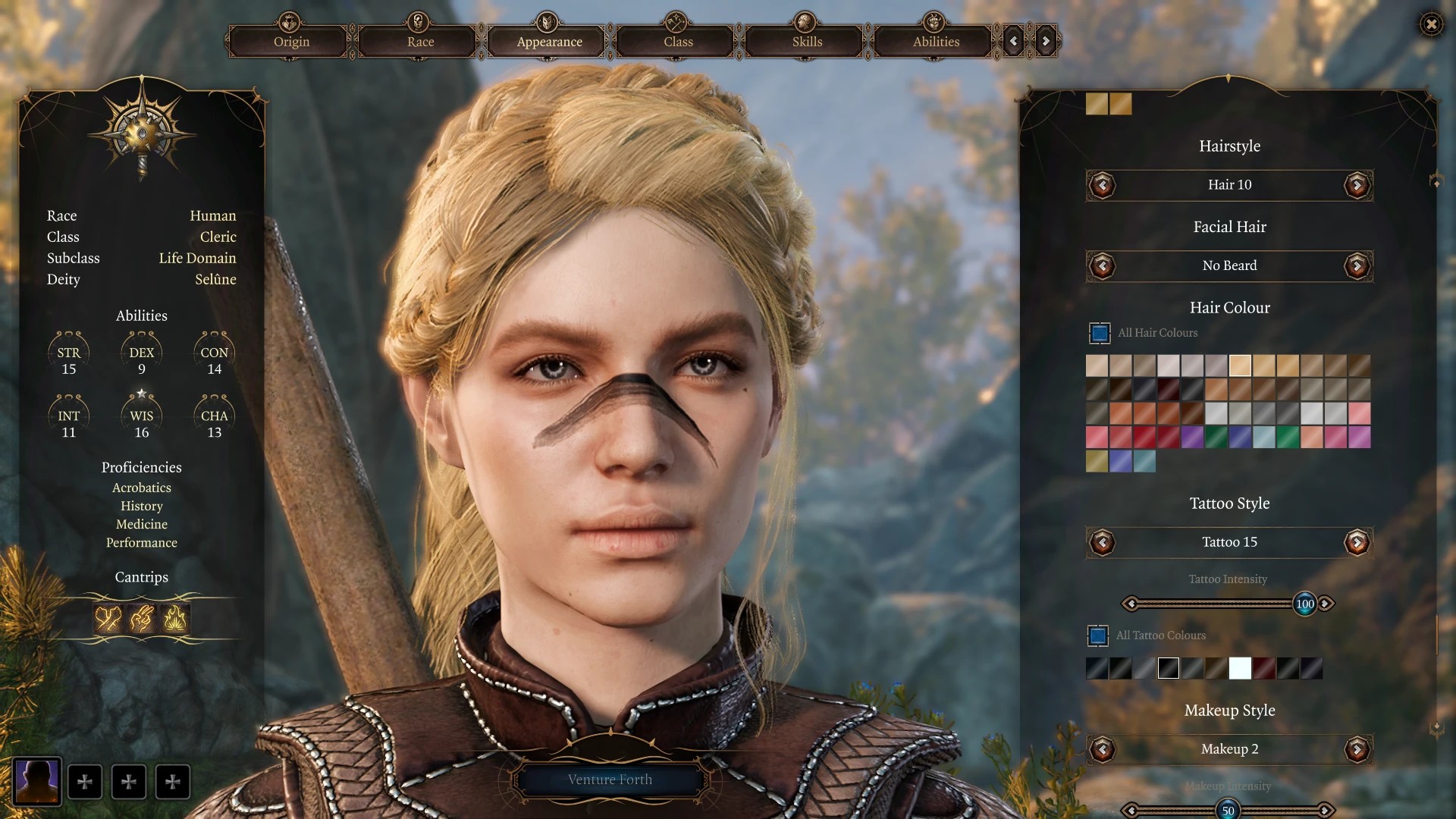The width and height of the screenshot is (1456, 819).
Task: Click the Tattoo Intensity slider handle
Action: coord(1304,604)
